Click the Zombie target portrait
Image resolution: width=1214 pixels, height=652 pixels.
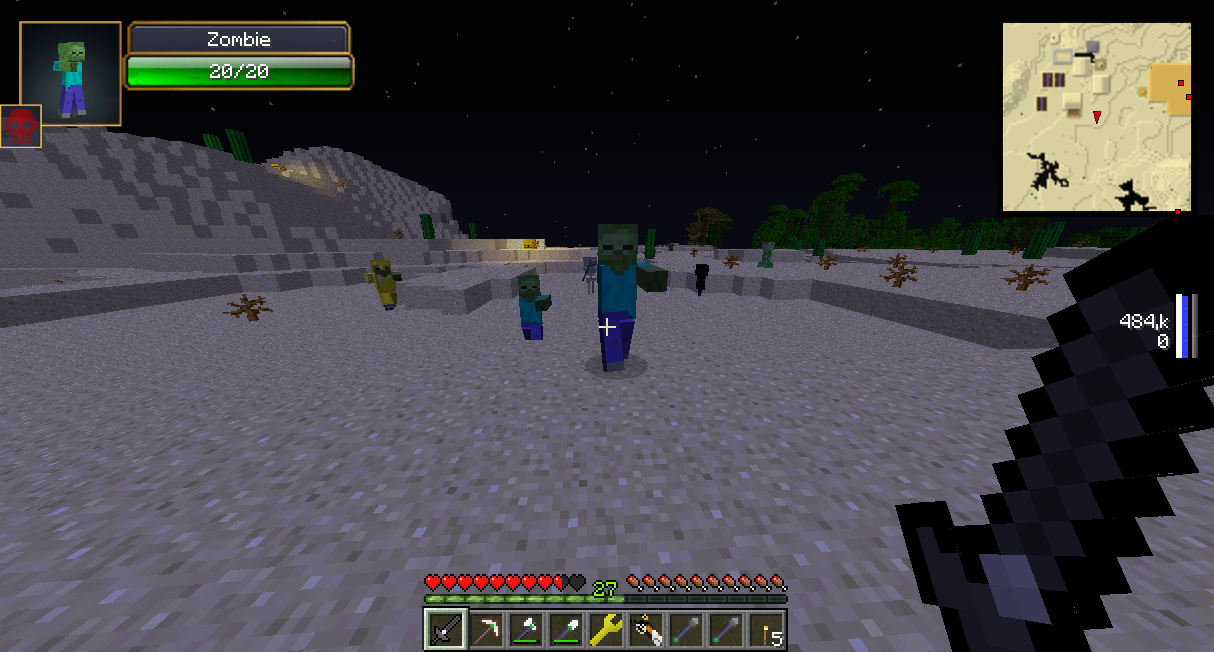pos(70,74)
